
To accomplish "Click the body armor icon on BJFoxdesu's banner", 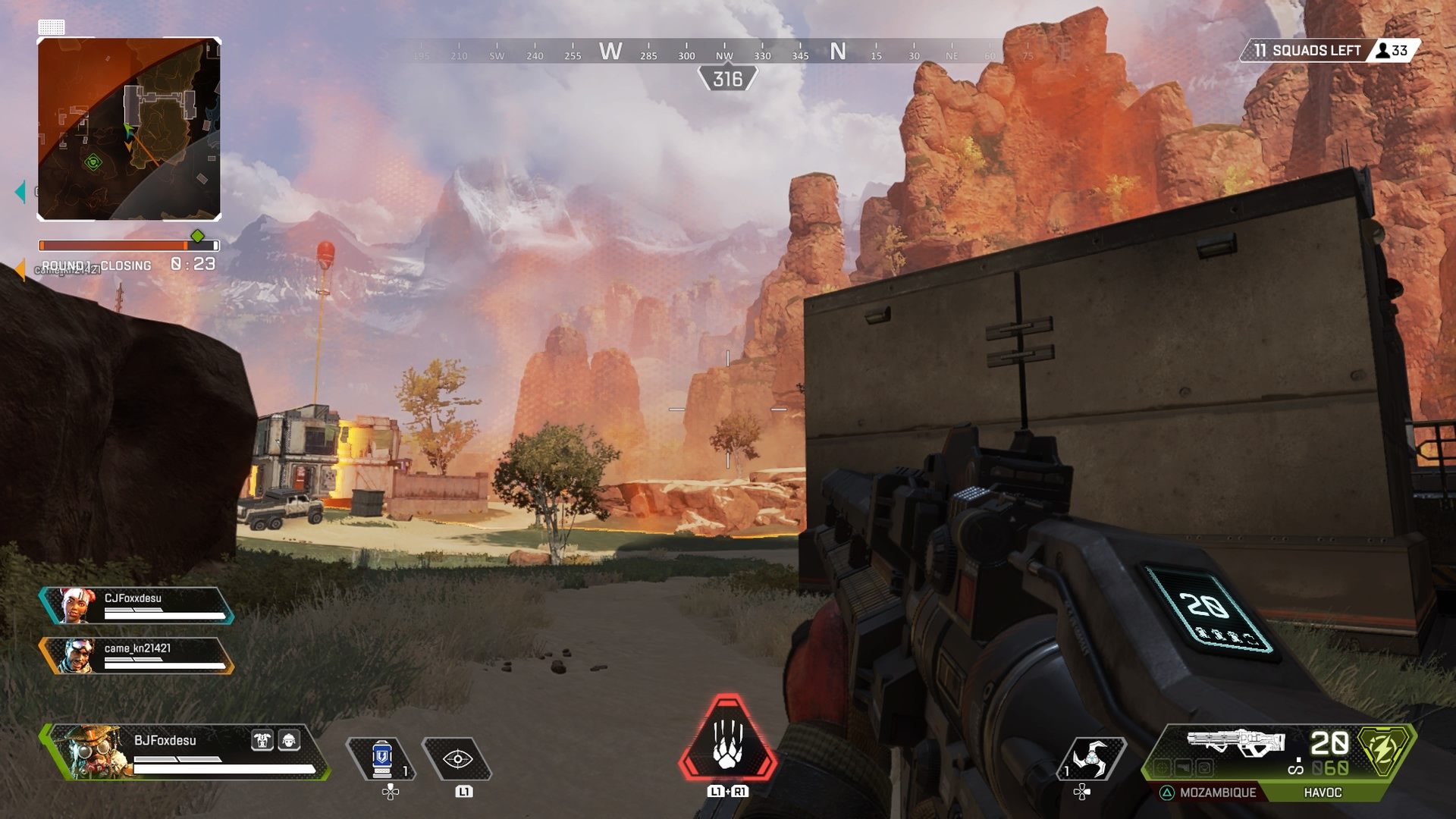I will (x=262, y=741).
